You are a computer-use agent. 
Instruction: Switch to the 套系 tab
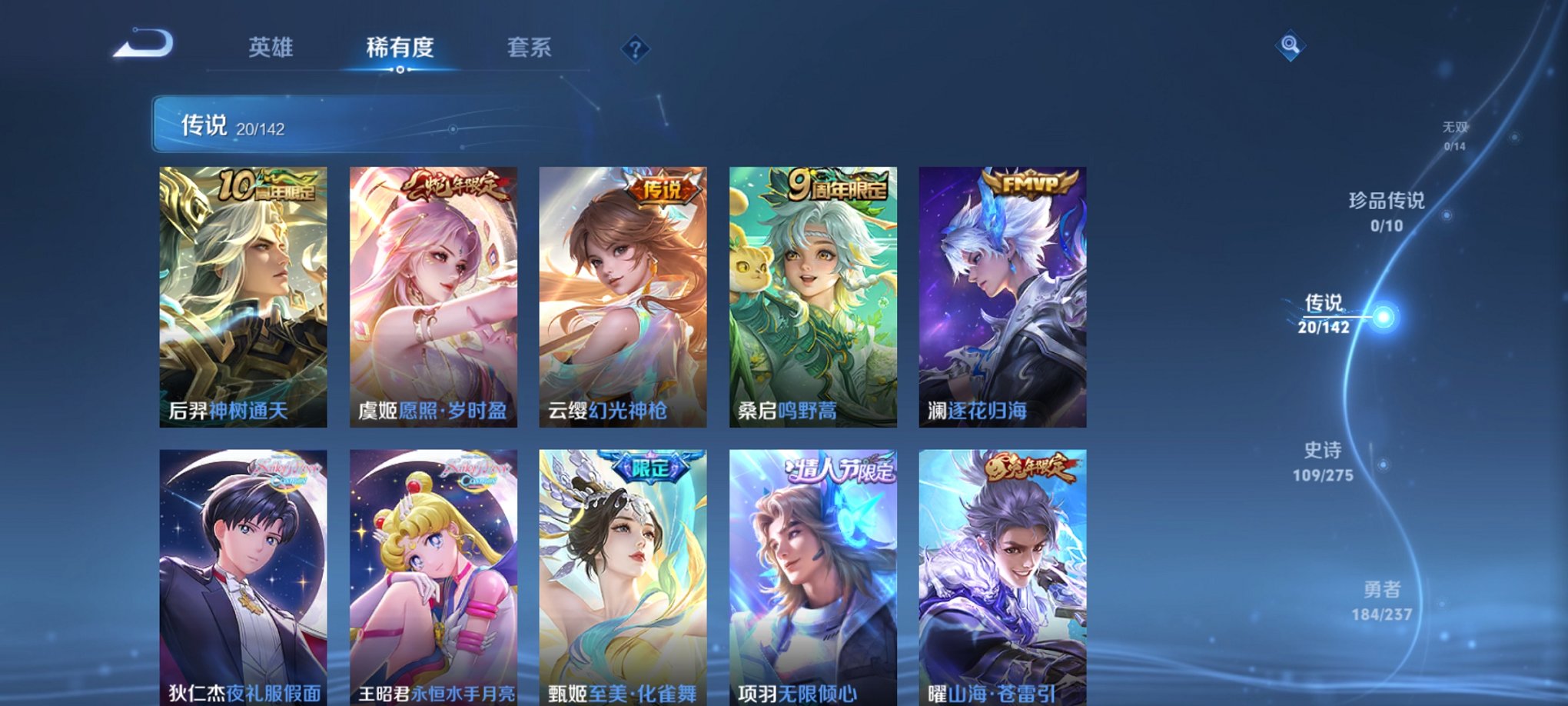click(534, 48)
